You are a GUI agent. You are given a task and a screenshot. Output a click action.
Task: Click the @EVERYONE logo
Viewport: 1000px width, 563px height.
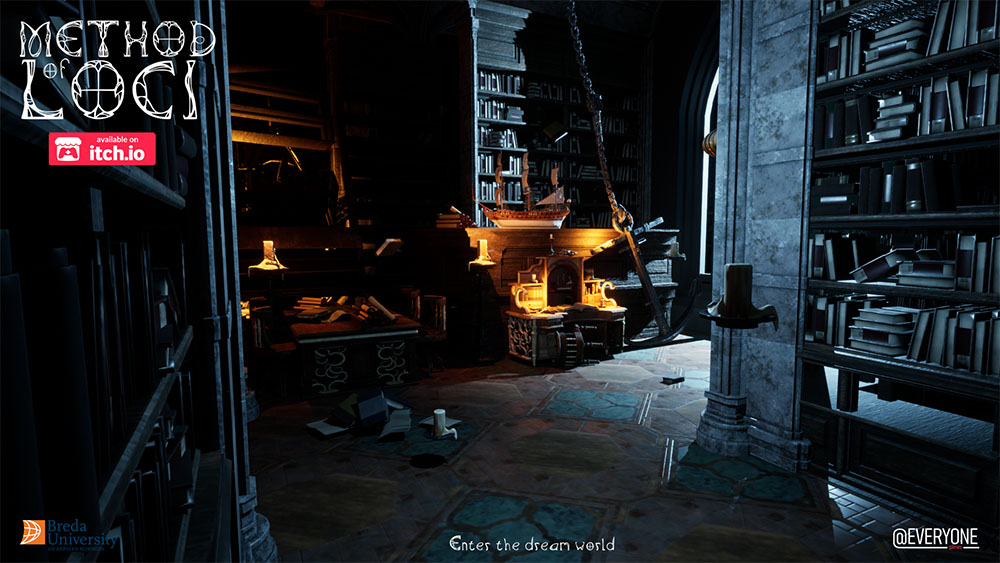click(x=935, y=537)
